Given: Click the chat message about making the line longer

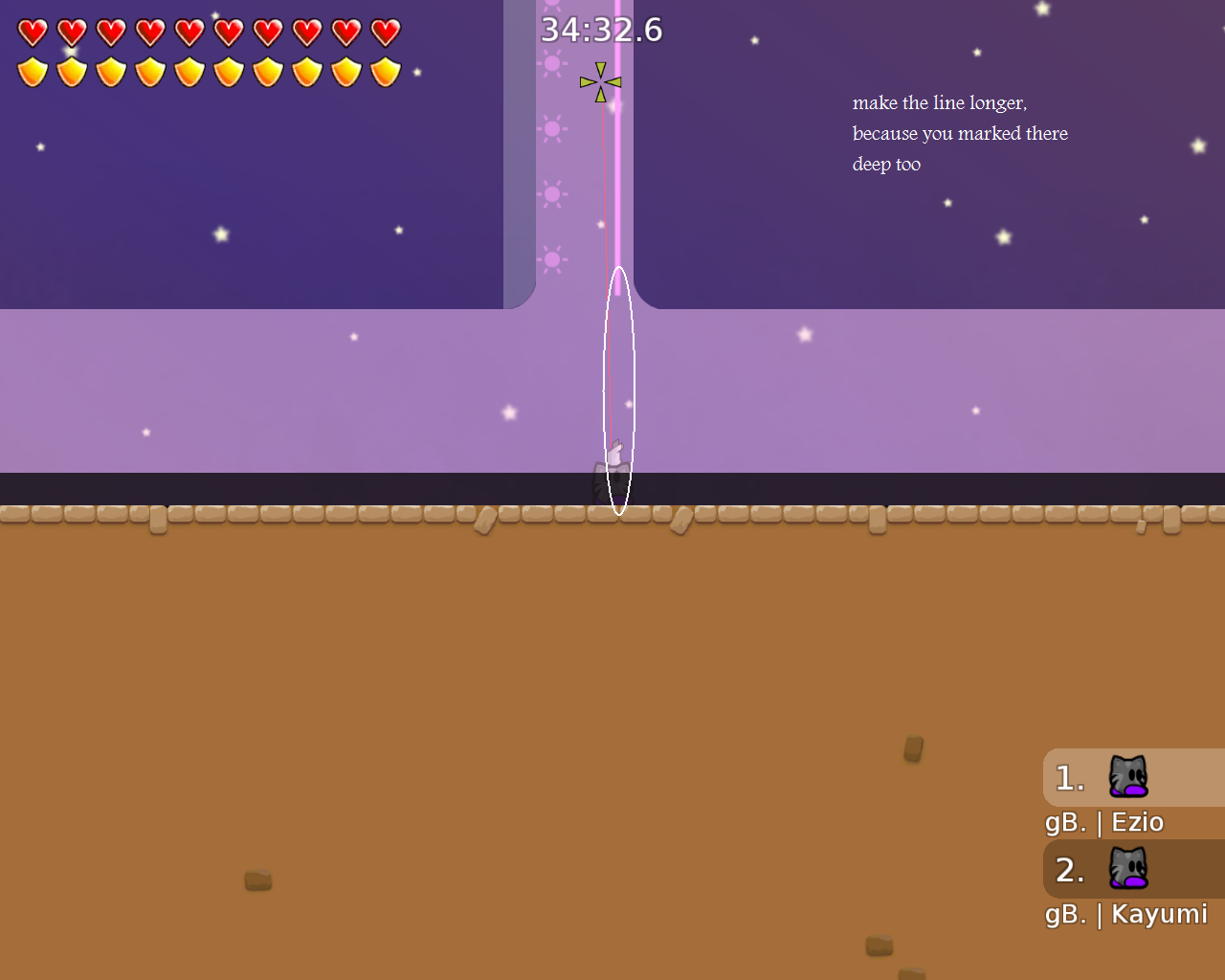Looking at the screenshot, I should point(959,133).
